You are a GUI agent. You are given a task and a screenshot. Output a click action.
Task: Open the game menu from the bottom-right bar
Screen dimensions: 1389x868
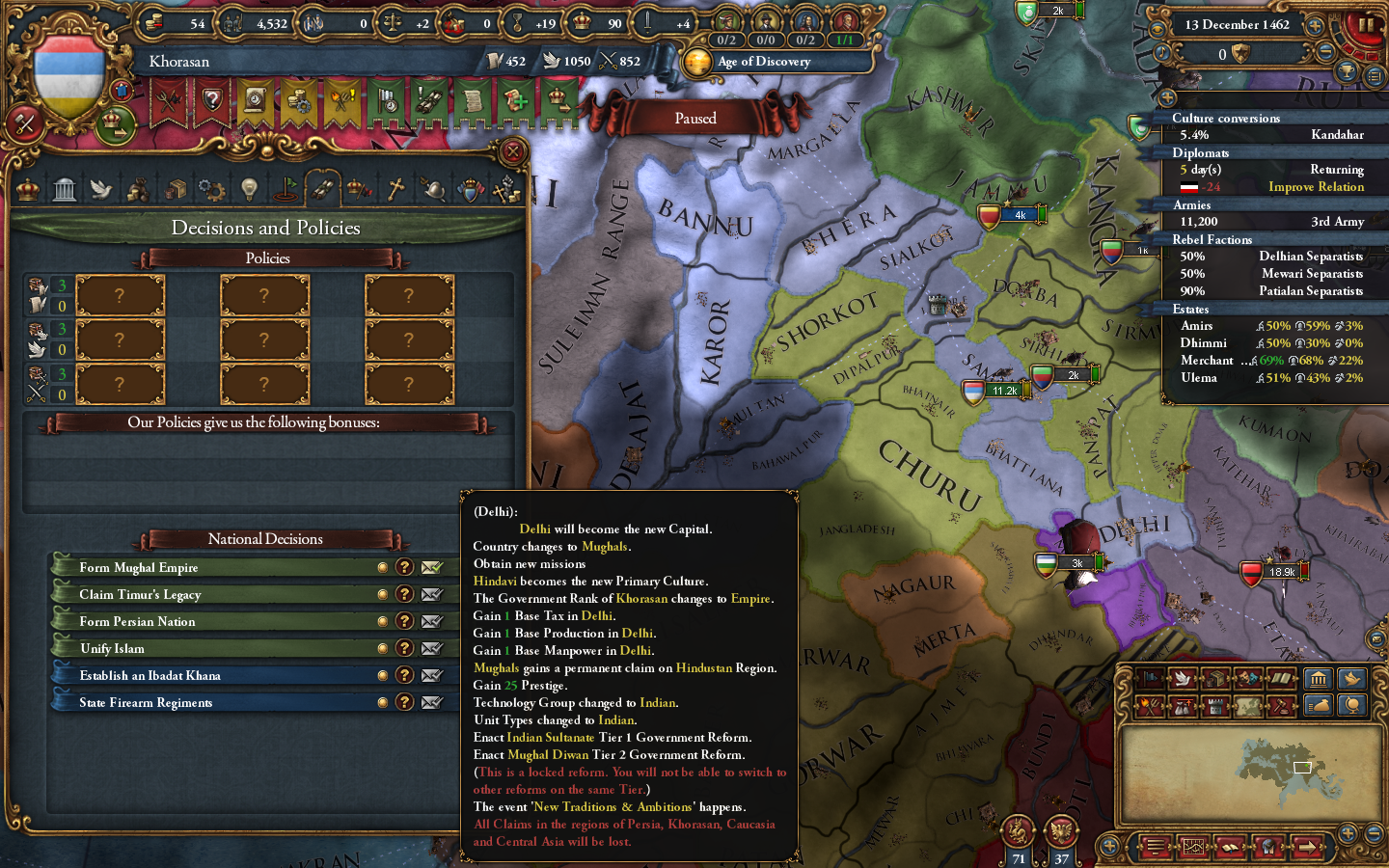tap(1156, 849)
